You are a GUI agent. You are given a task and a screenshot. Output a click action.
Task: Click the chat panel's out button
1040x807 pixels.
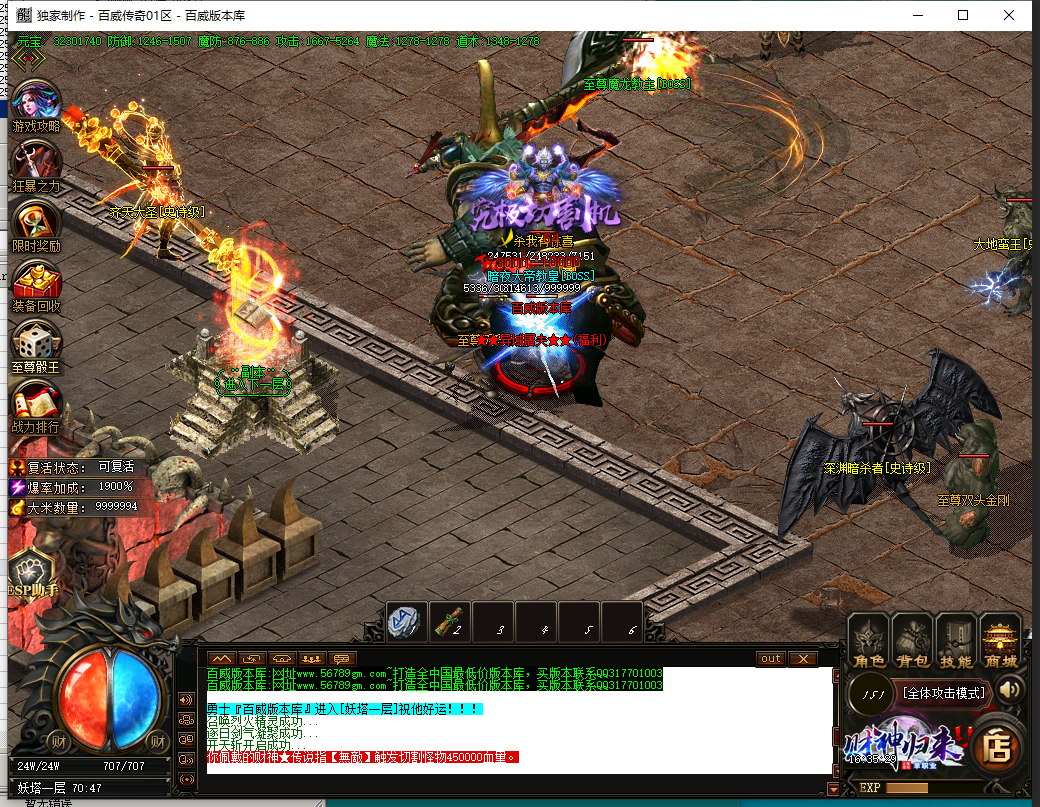click(x=771, y=659)
